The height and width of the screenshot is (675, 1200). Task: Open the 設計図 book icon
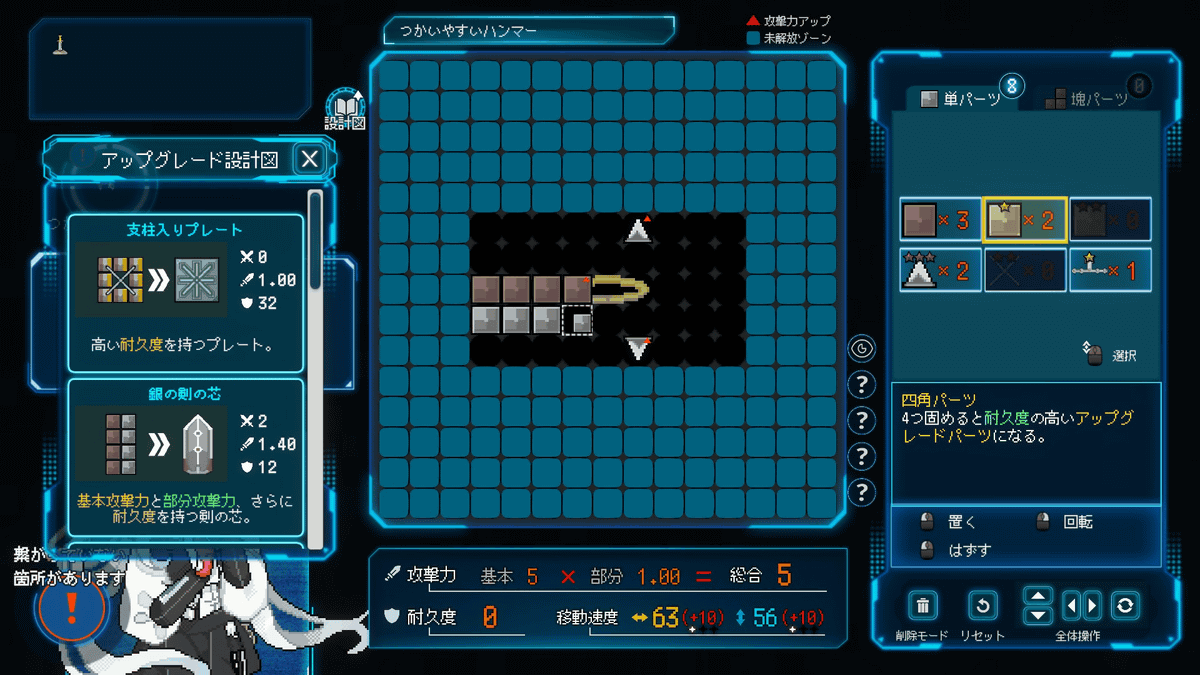[345, 107]
